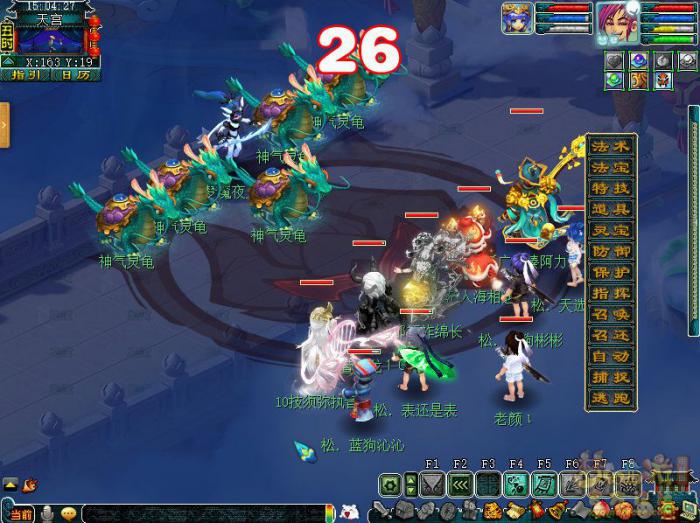This screenshot has width=700, height=523.
Task: Select the 特技 special skill command
Action: (x=611, y=187)
